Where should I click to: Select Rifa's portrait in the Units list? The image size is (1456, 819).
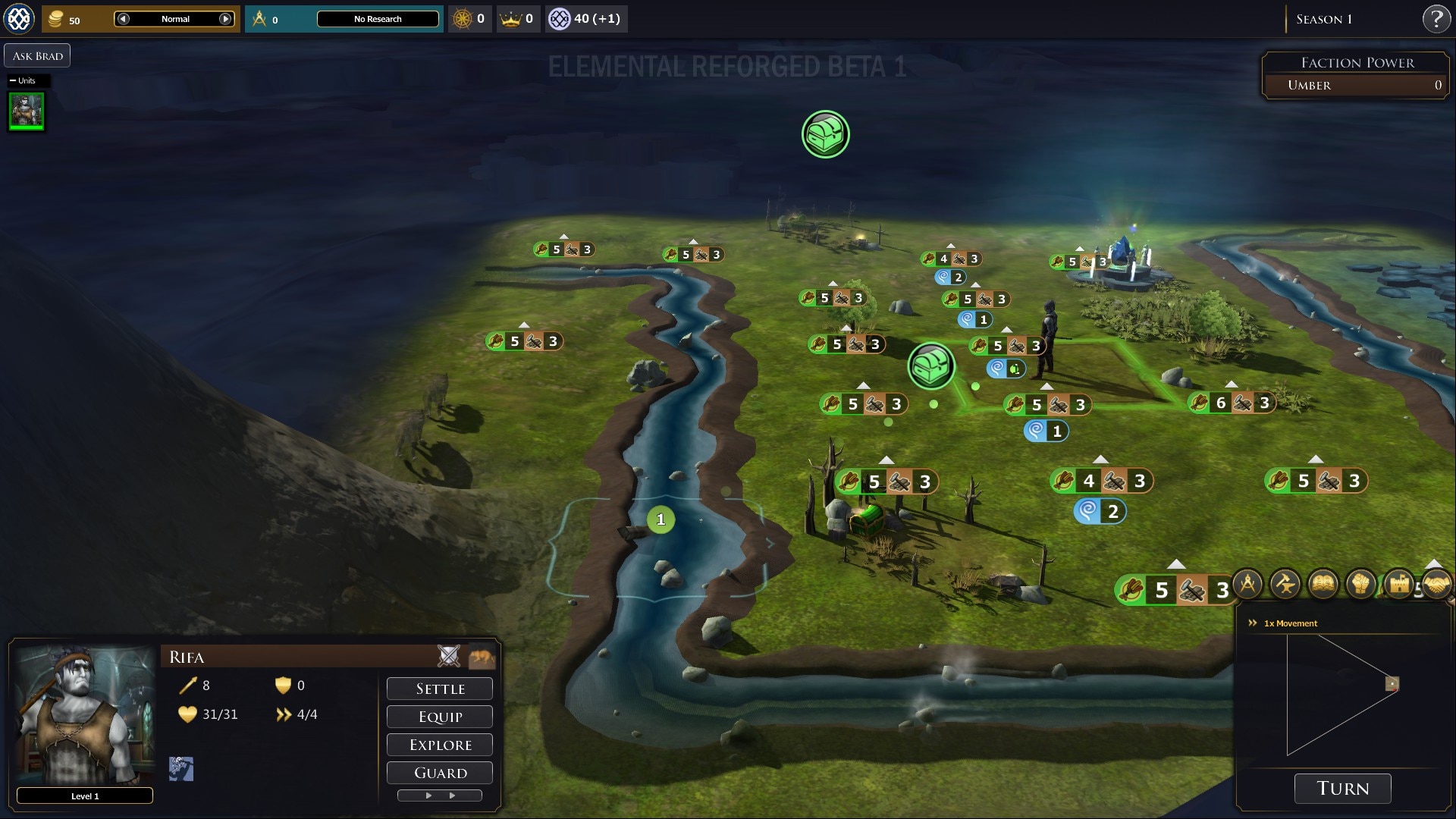click(27, 111)
